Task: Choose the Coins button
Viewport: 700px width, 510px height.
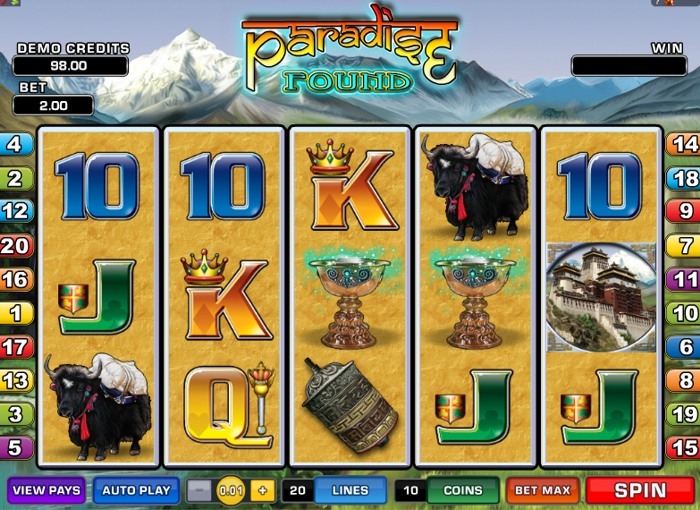Action: click(463, 491)
